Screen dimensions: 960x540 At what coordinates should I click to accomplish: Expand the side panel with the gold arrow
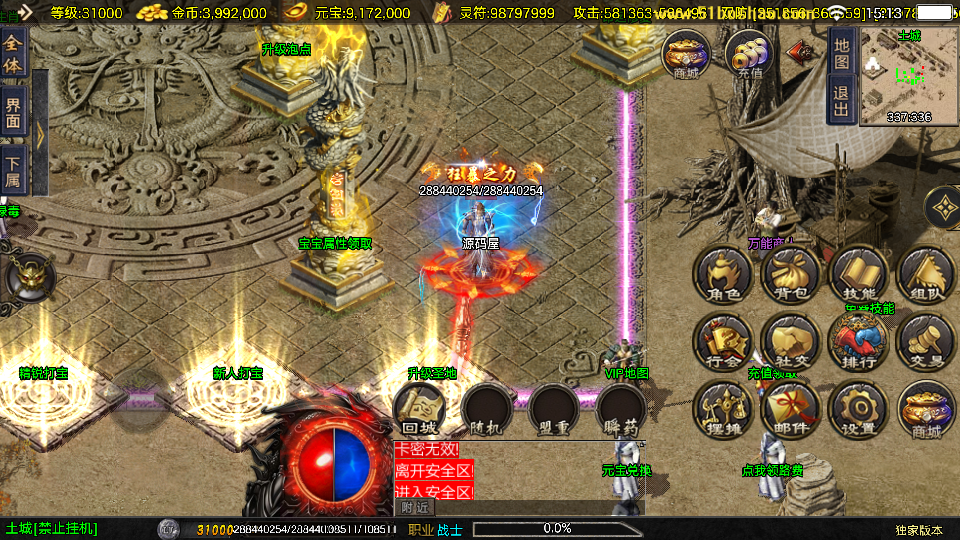pyautogui.click(x=41, y=135)
